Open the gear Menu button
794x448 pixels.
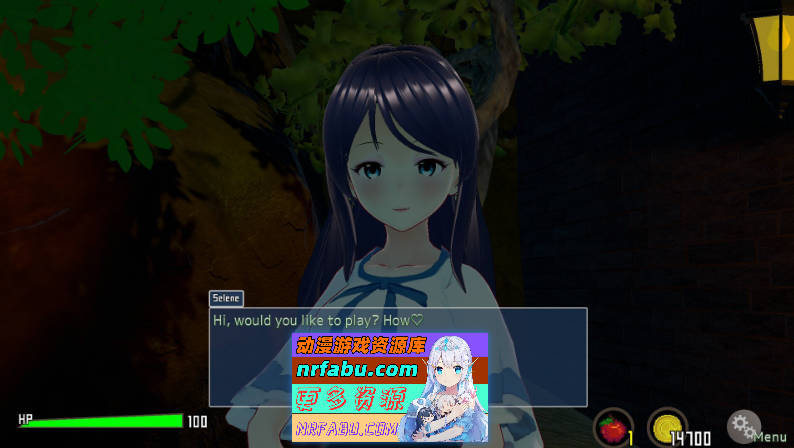point(744,427)
